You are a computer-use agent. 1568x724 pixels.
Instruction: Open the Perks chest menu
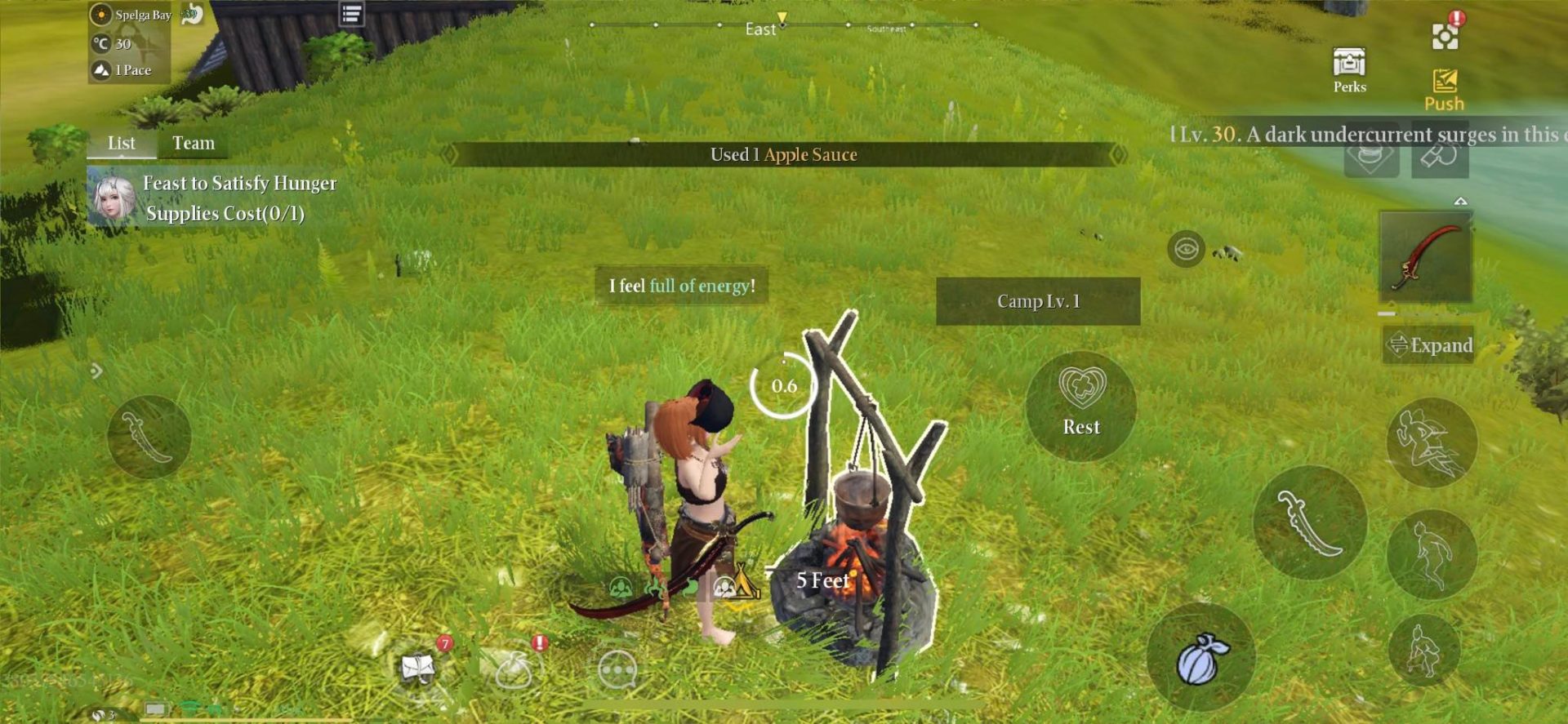(x=1349, y=69)
